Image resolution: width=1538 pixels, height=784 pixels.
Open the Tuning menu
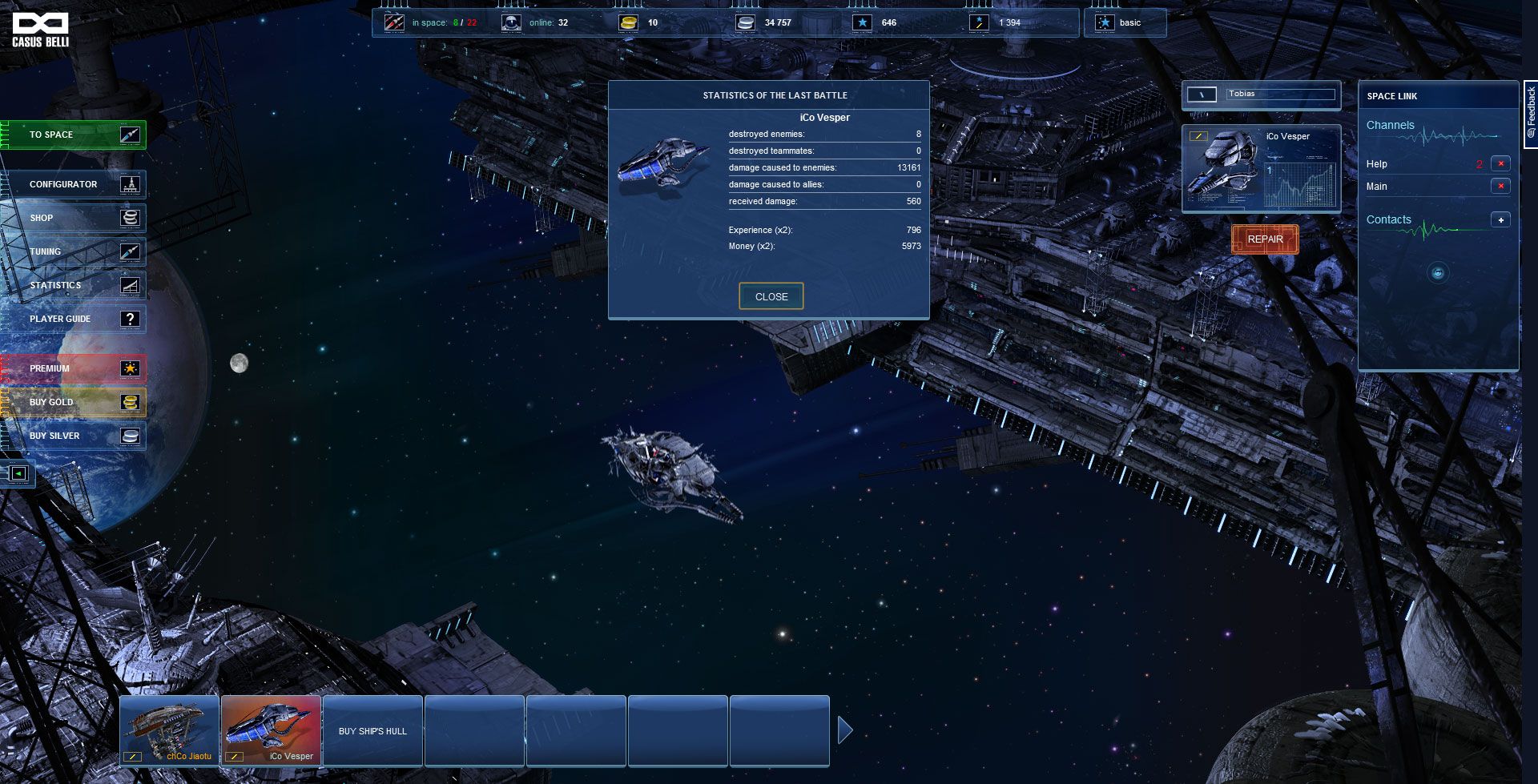click(74, 251)
